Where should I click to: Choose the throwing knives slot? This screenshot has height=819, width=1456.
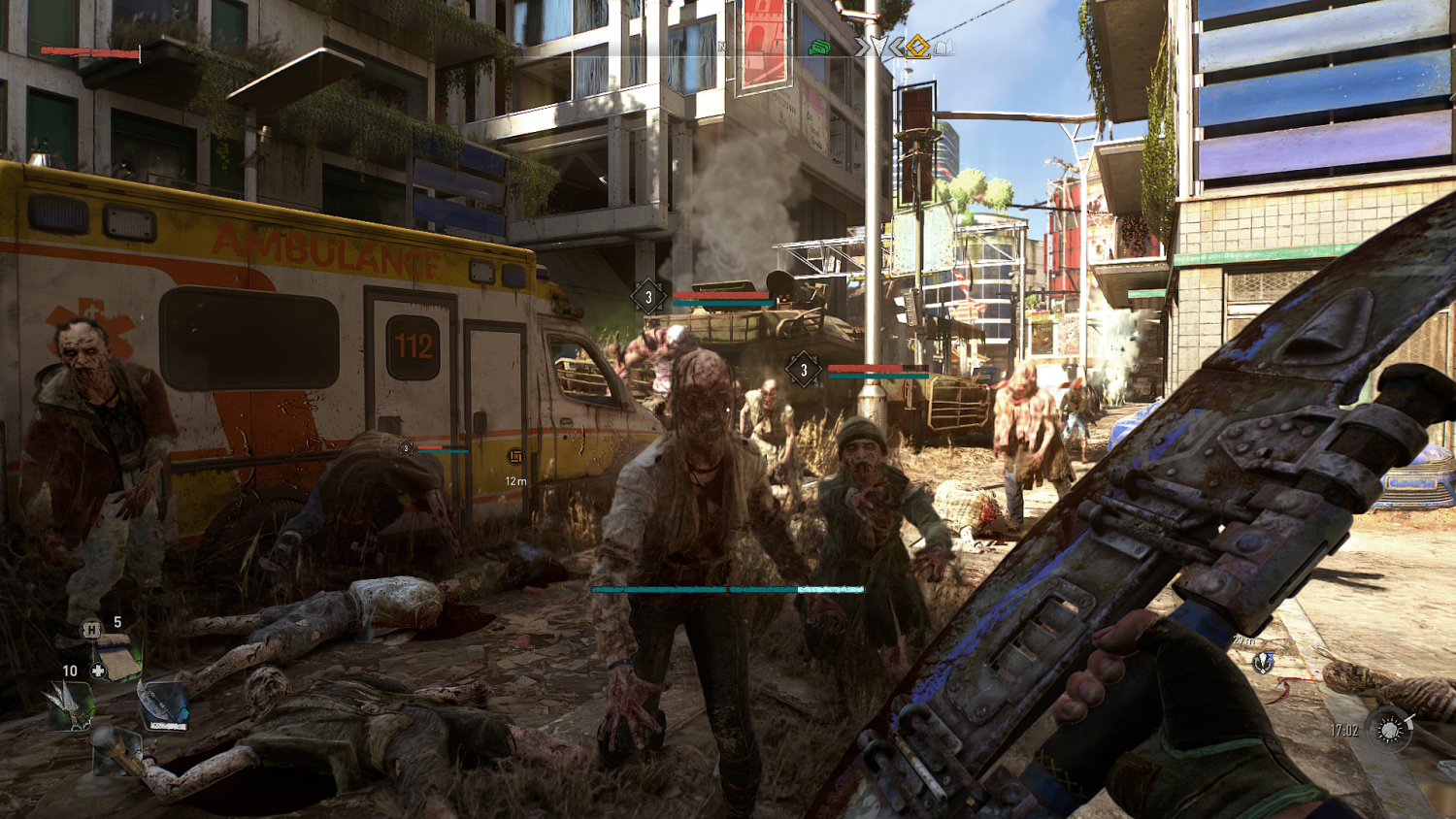click(x=70, y=704)
